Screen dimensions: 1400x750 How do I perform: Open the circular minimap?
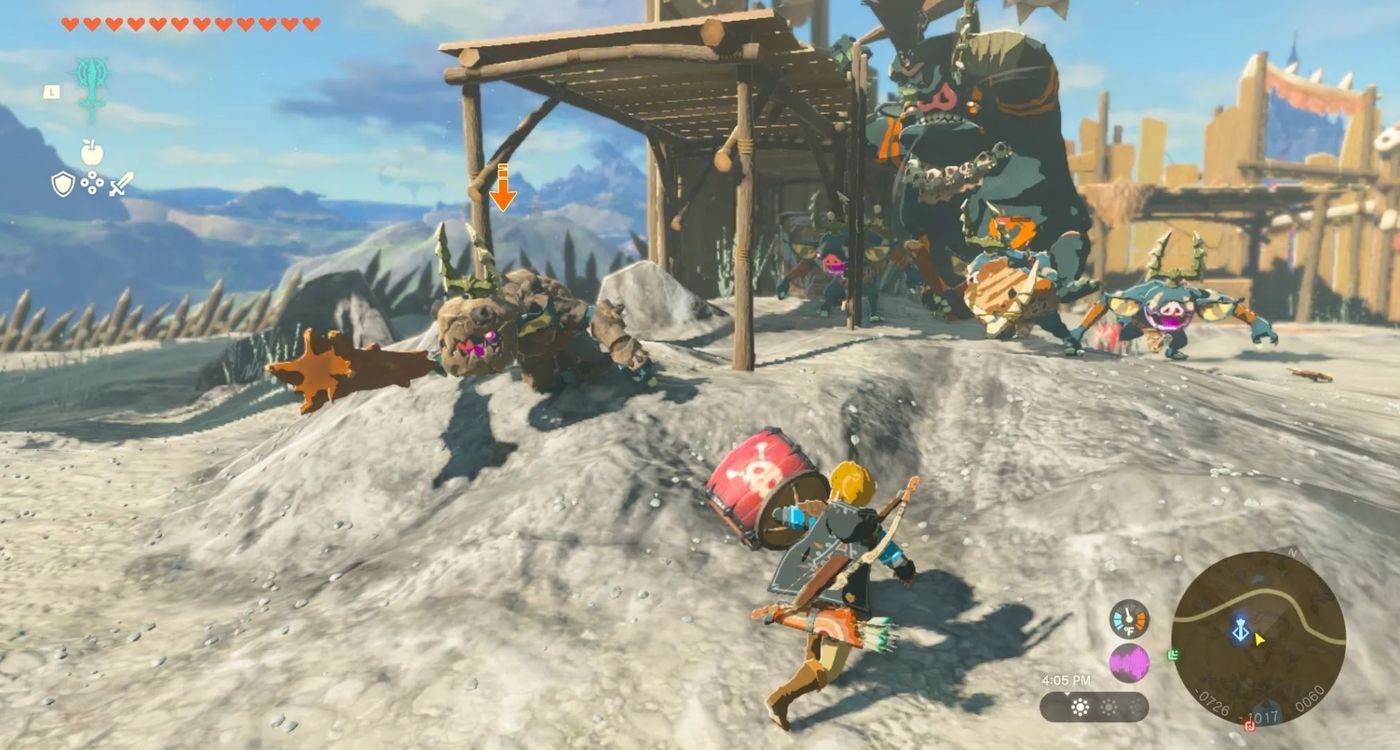[1258, 639]
